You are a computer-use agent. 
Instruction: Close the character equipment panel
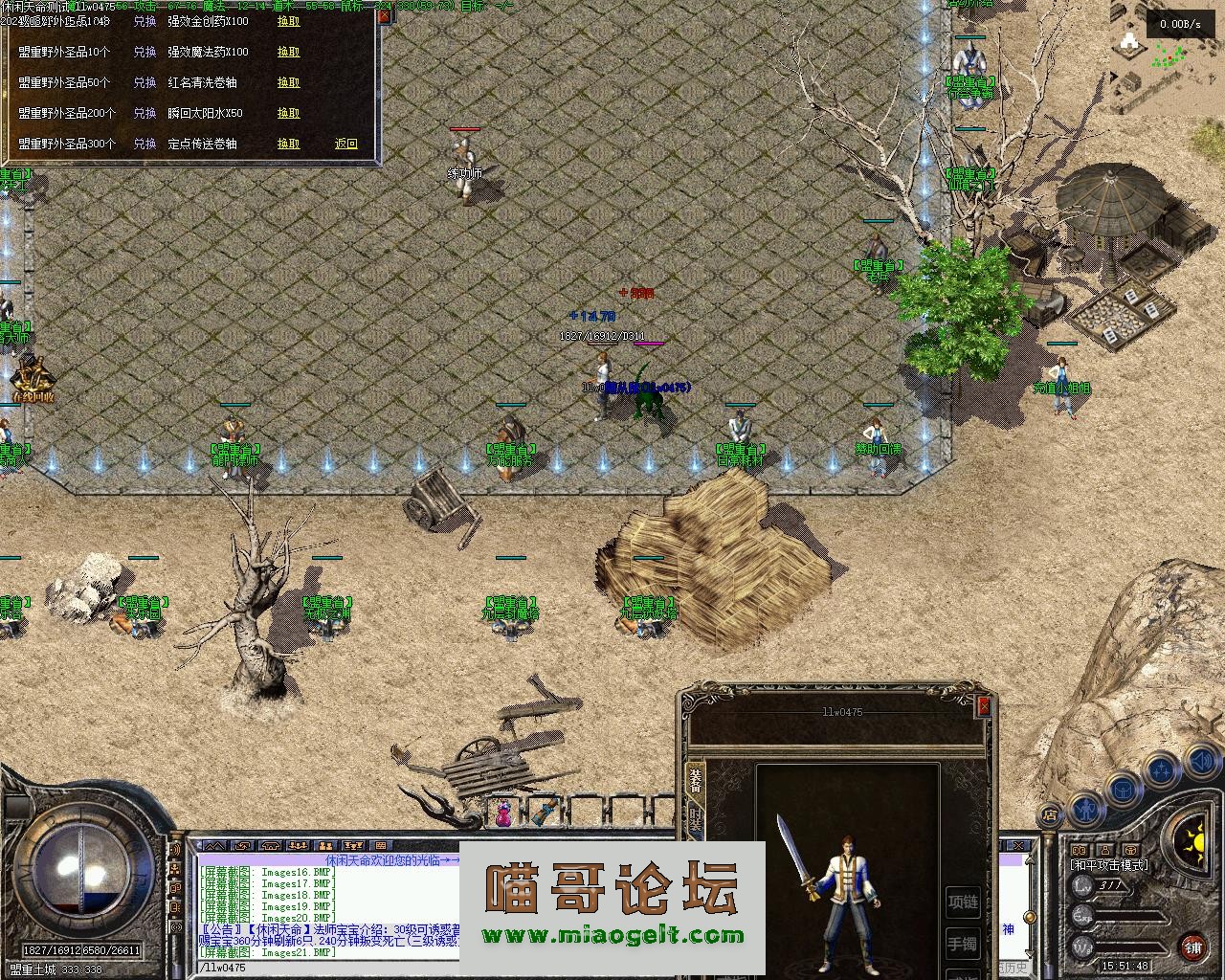983,707
